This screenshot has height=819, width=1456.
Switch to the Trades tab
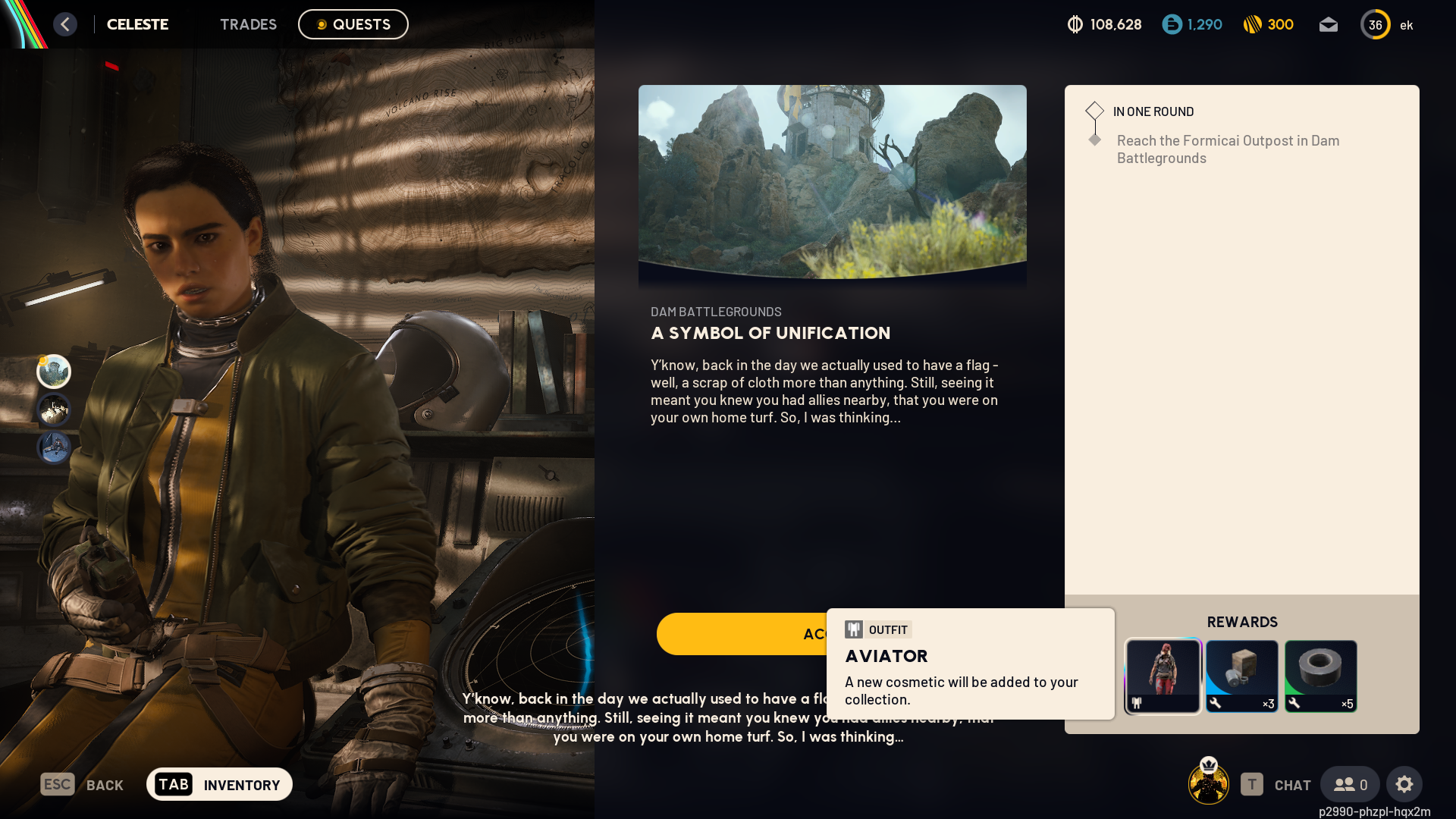[x=248, y=24]
